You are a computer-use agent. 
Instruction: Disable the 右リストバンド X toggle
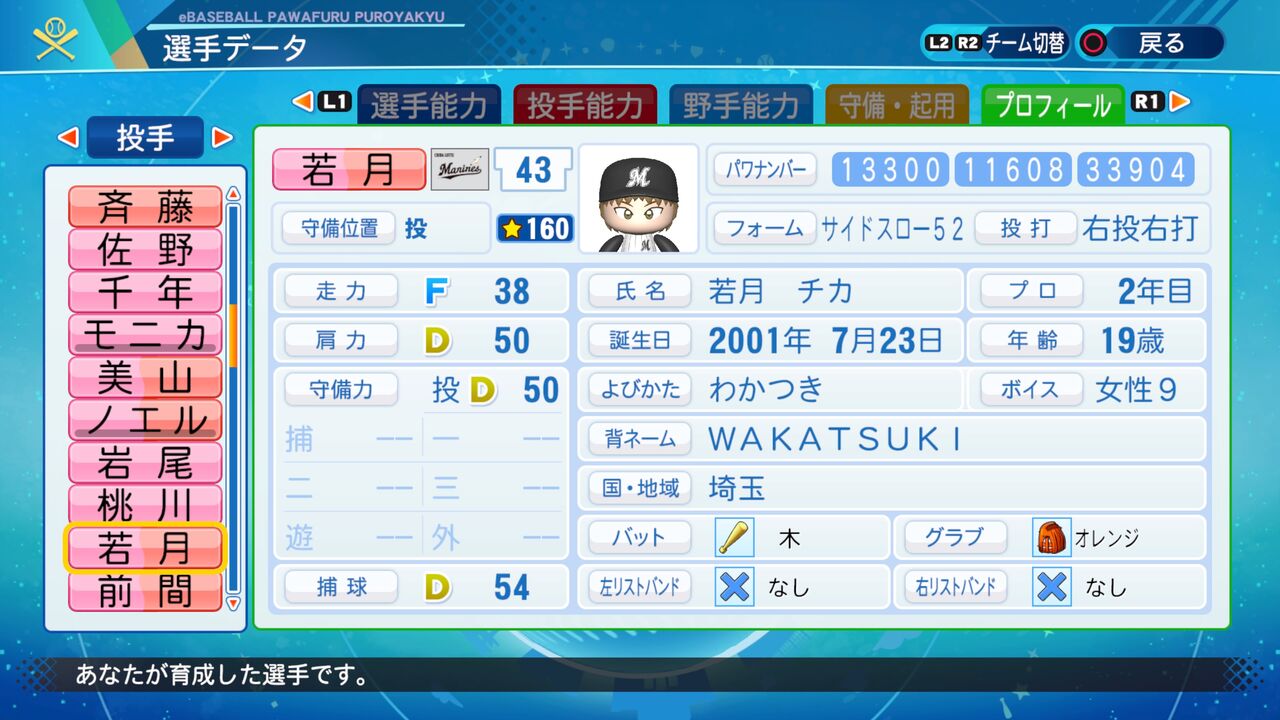1051,588
